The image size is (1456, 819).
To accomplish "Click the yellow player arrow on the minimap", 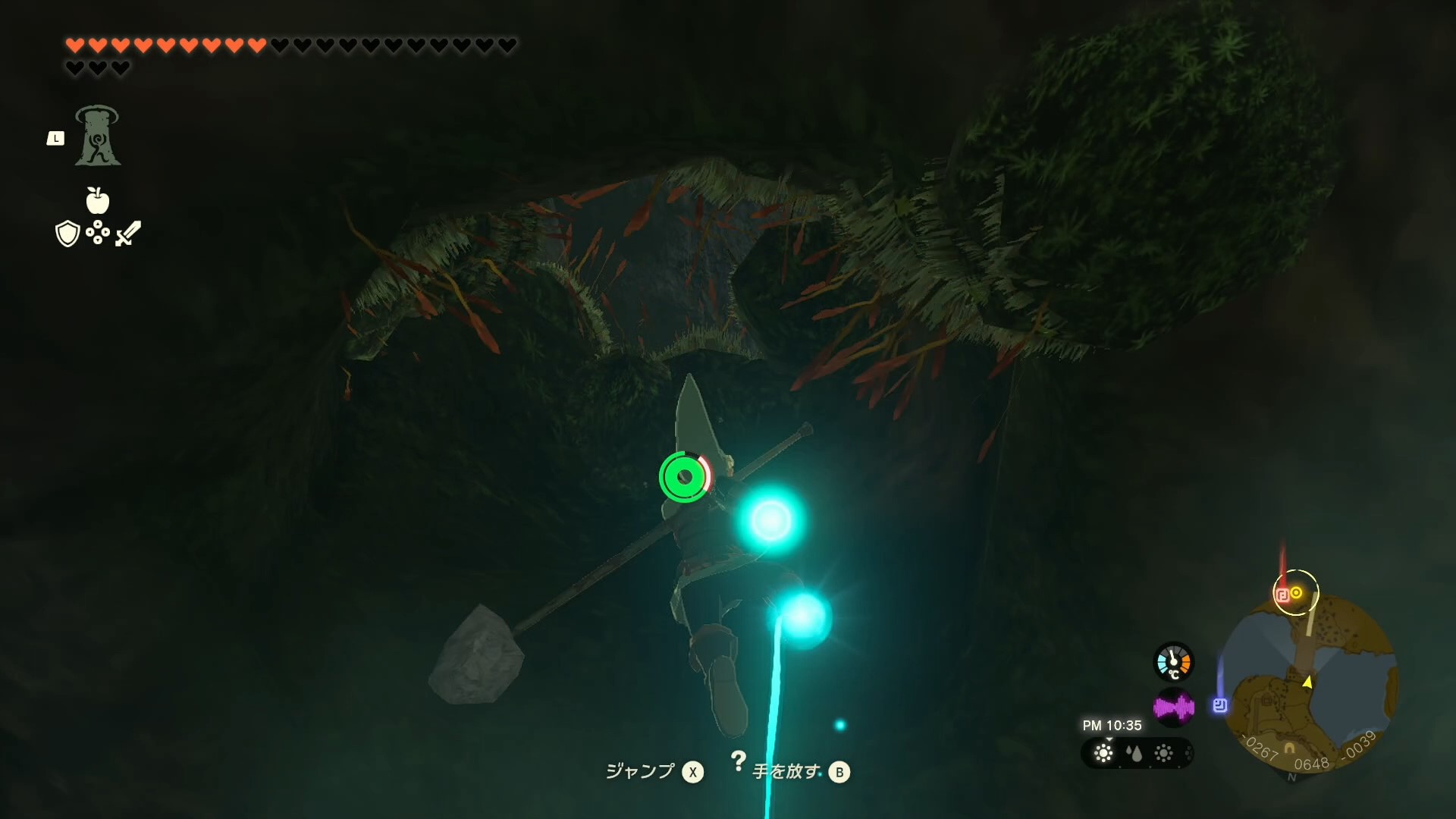I will [1307, 682].
